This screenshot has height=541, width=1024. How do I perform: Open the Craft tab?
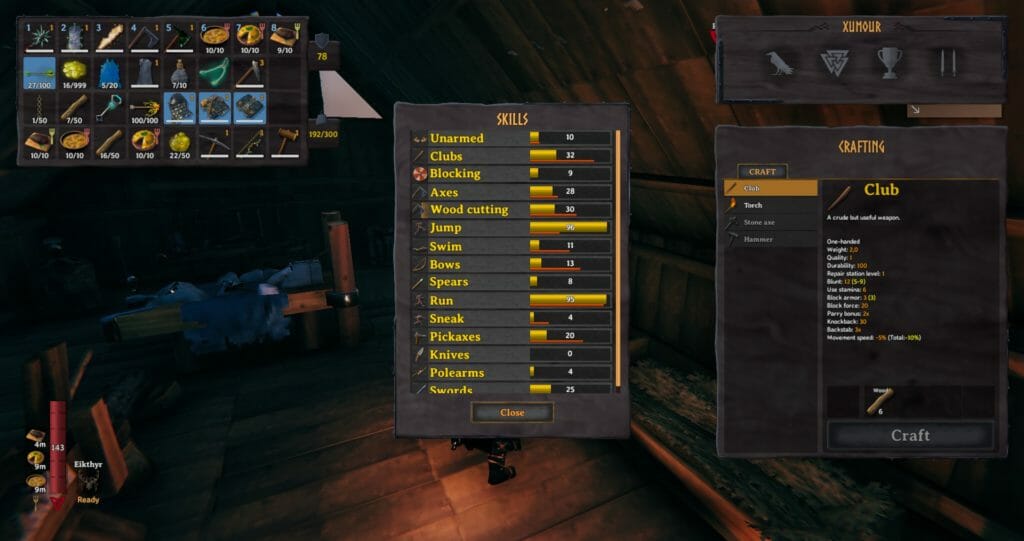pos(763,172)
